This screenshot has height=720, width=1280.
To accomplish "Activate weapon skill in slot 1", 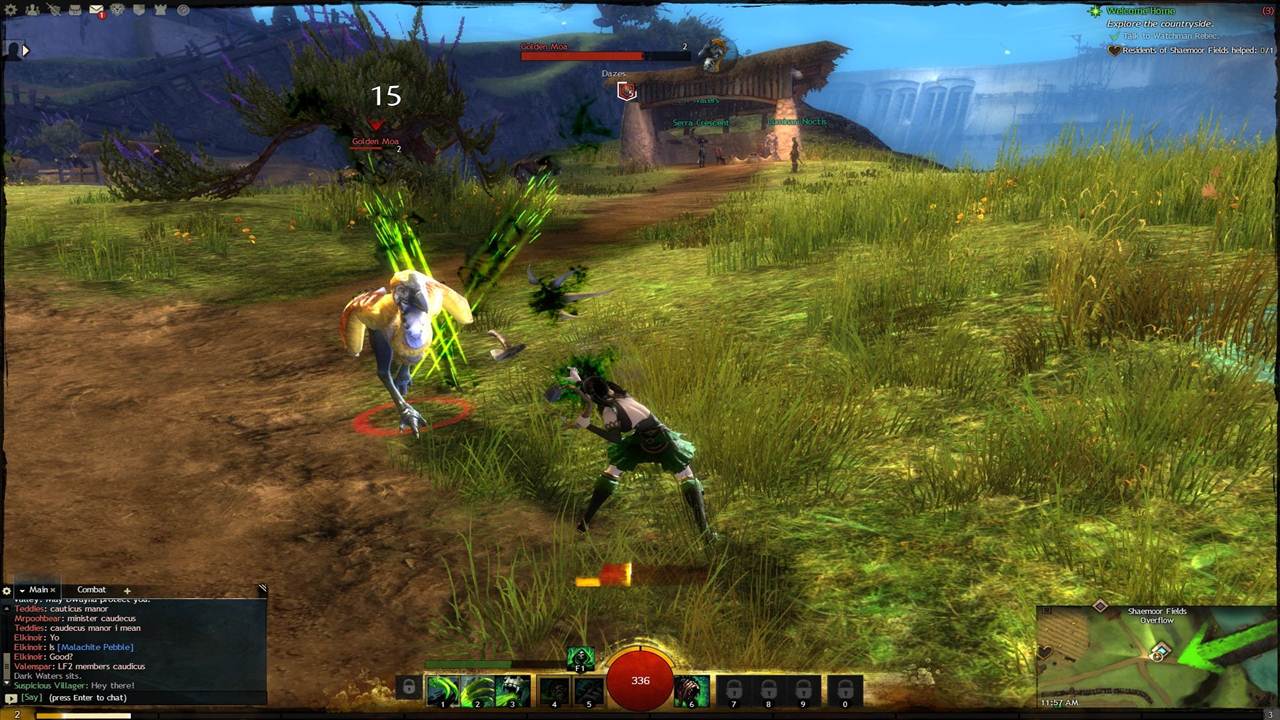I will [442, 690].
